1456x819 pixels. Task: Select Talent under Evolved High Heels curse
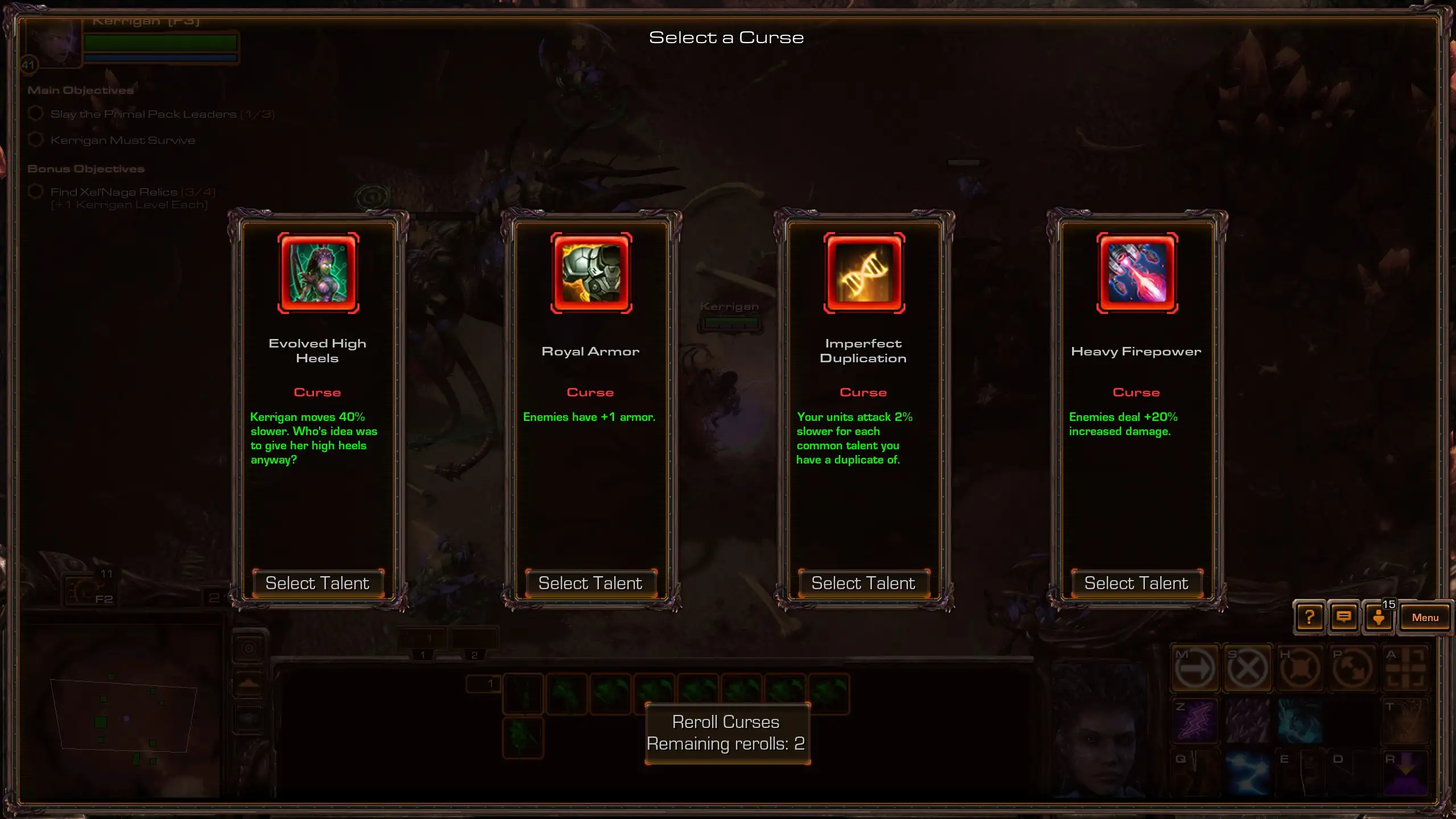[317, 583]
